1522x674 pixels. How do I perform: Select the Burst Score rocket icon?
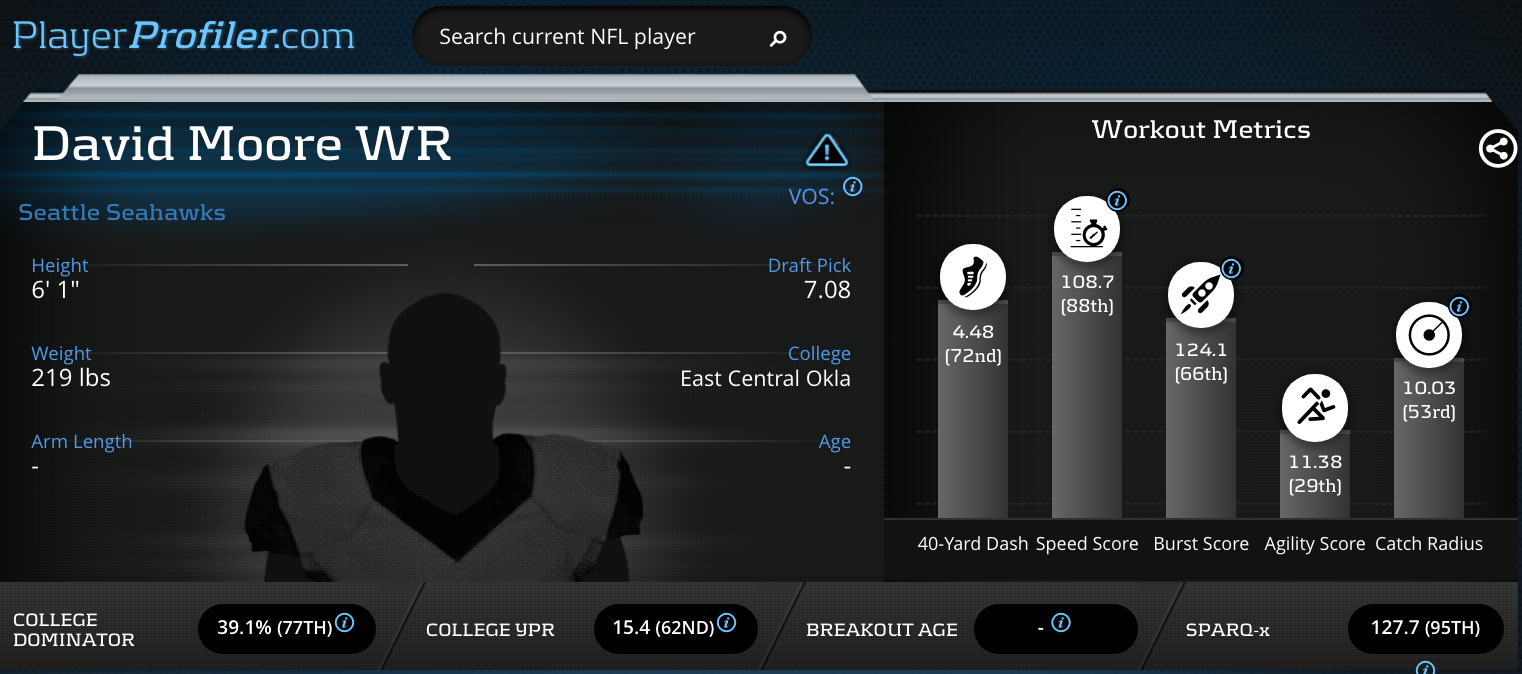tap(1201, 296)
